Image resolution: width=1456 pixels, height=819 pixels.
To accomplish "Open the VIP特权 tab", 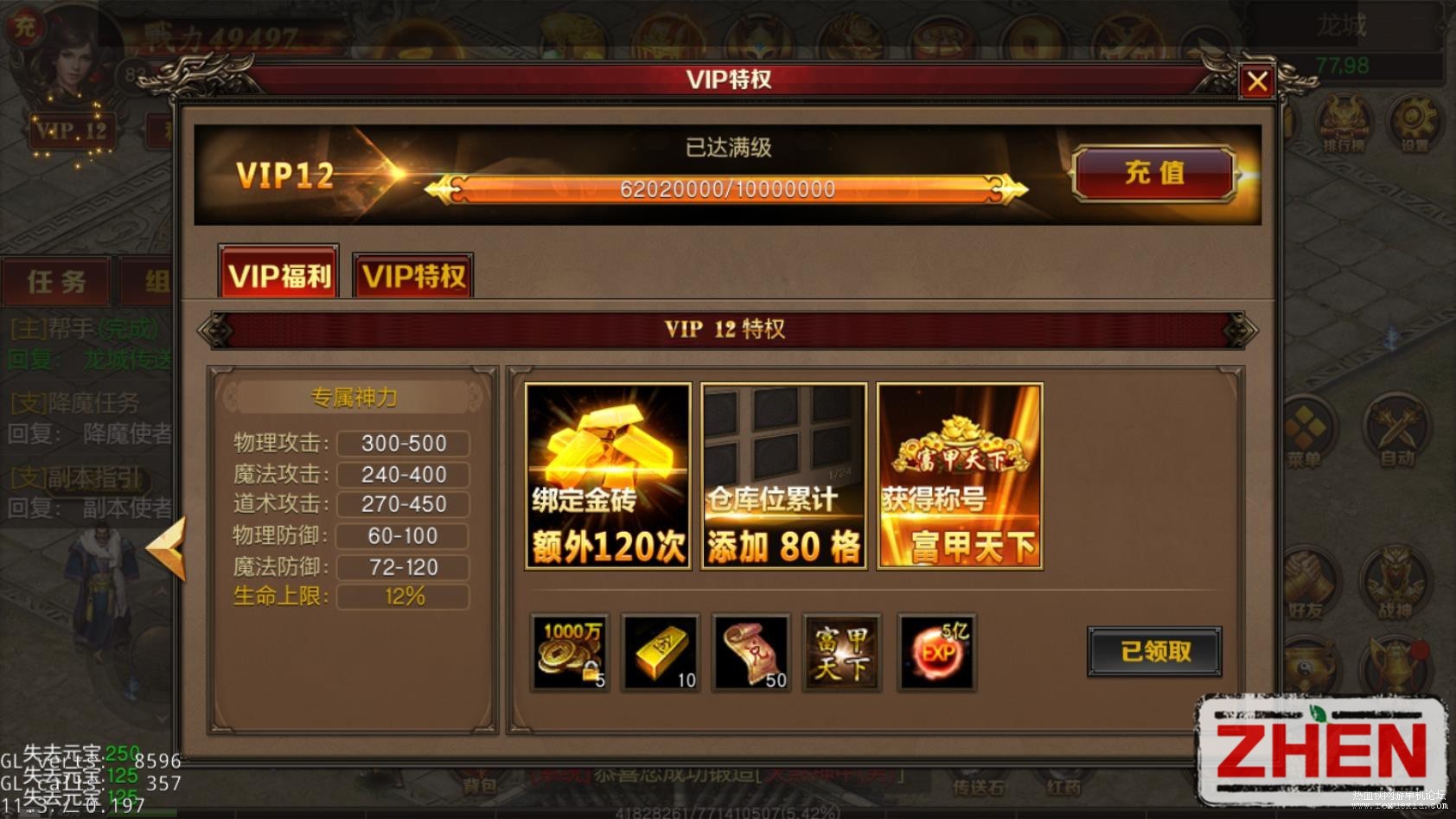I will pyautogui.click(x=413, y=276).
